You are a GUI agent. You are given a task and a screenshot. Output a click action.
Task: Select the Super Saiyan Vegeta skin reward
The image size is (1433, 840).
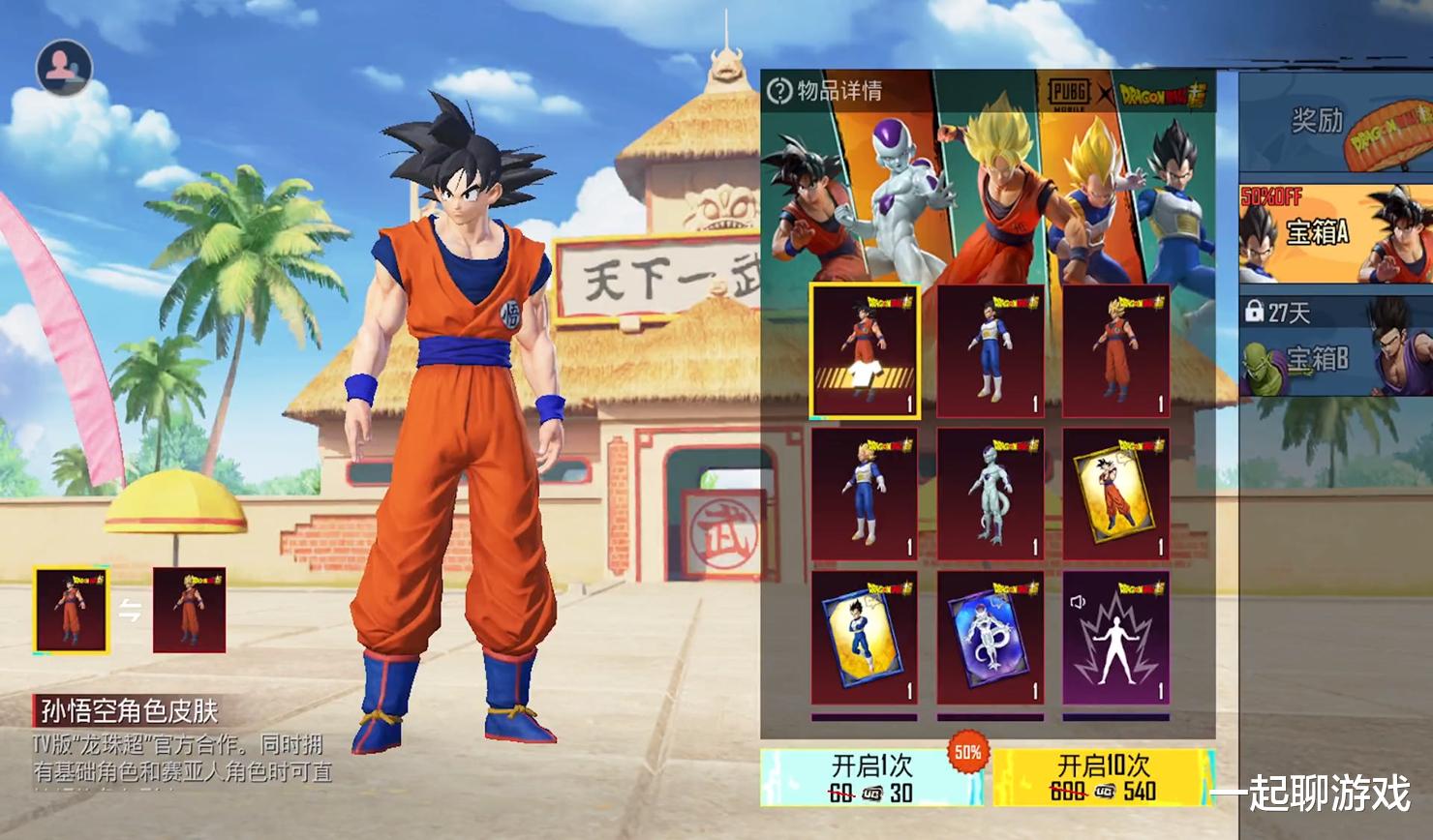pyautogui.click(x=865, y=495)
